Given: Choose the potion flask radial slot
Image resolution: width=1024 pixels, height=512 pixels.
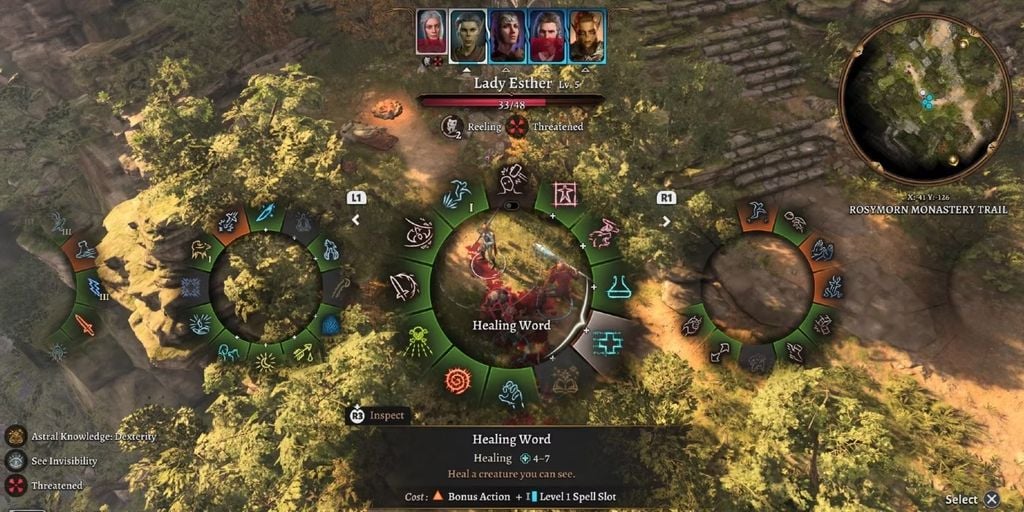Looking at the screenshot, I should pos(618,287).
